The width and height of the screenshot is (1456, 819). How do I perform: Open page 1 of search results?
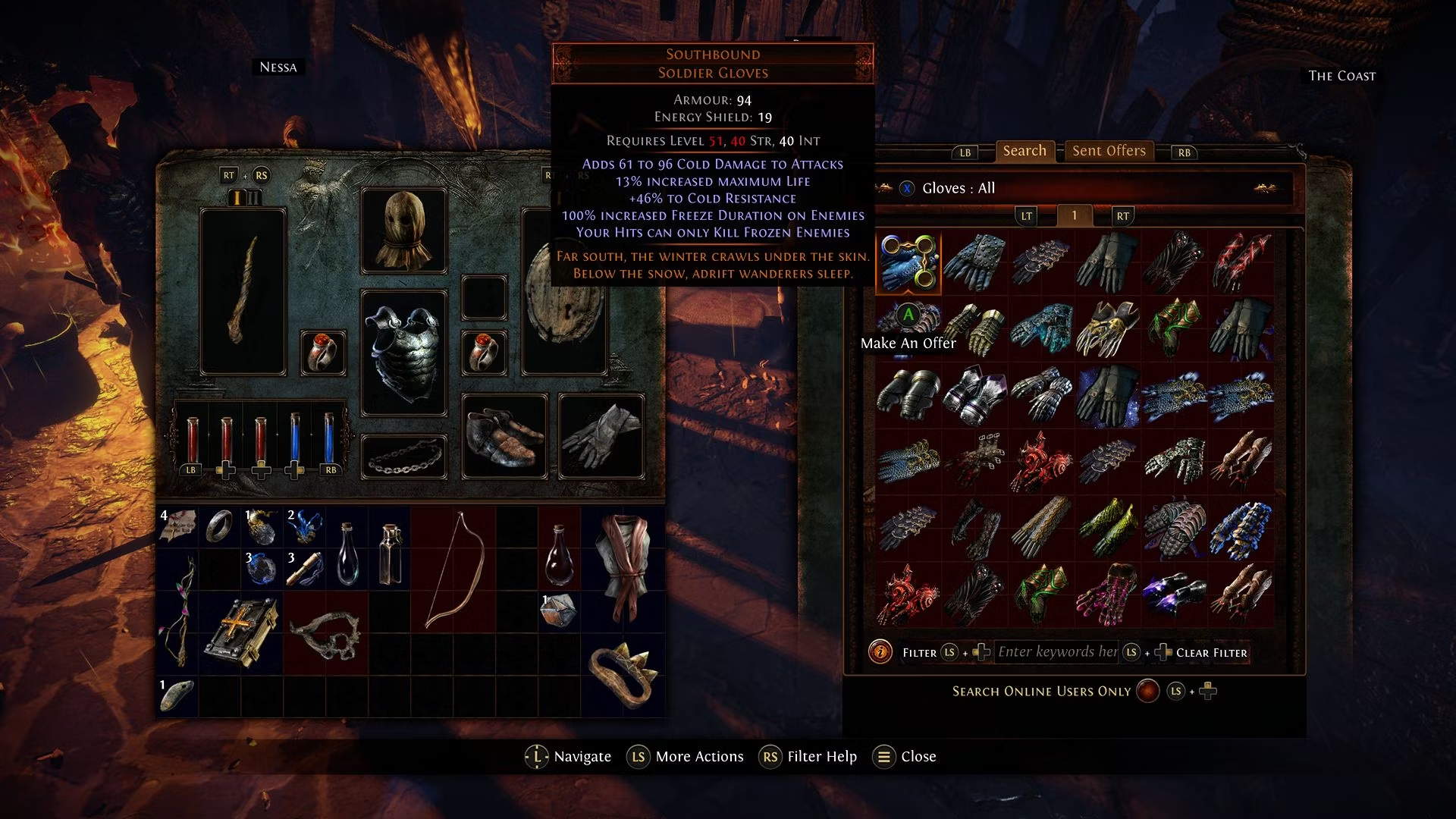pos(1074,216)
